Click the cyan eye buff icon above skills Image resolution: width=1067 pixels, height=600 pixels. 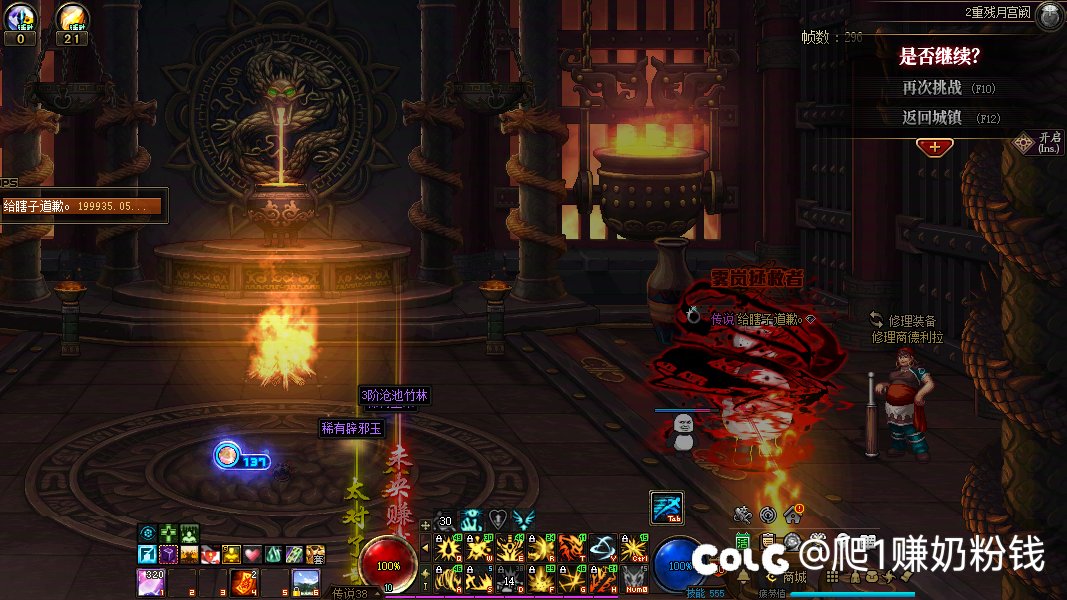point(471,519)
